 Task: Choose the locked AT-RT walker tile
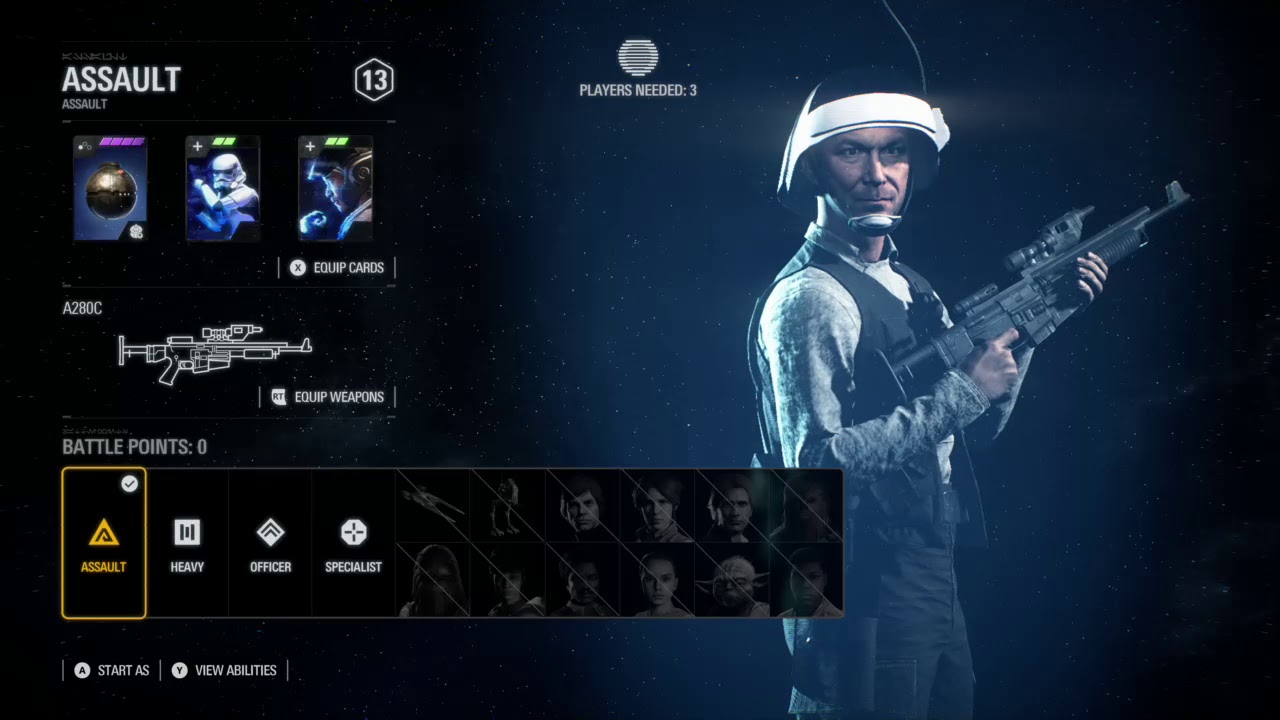tap(508, 506)
